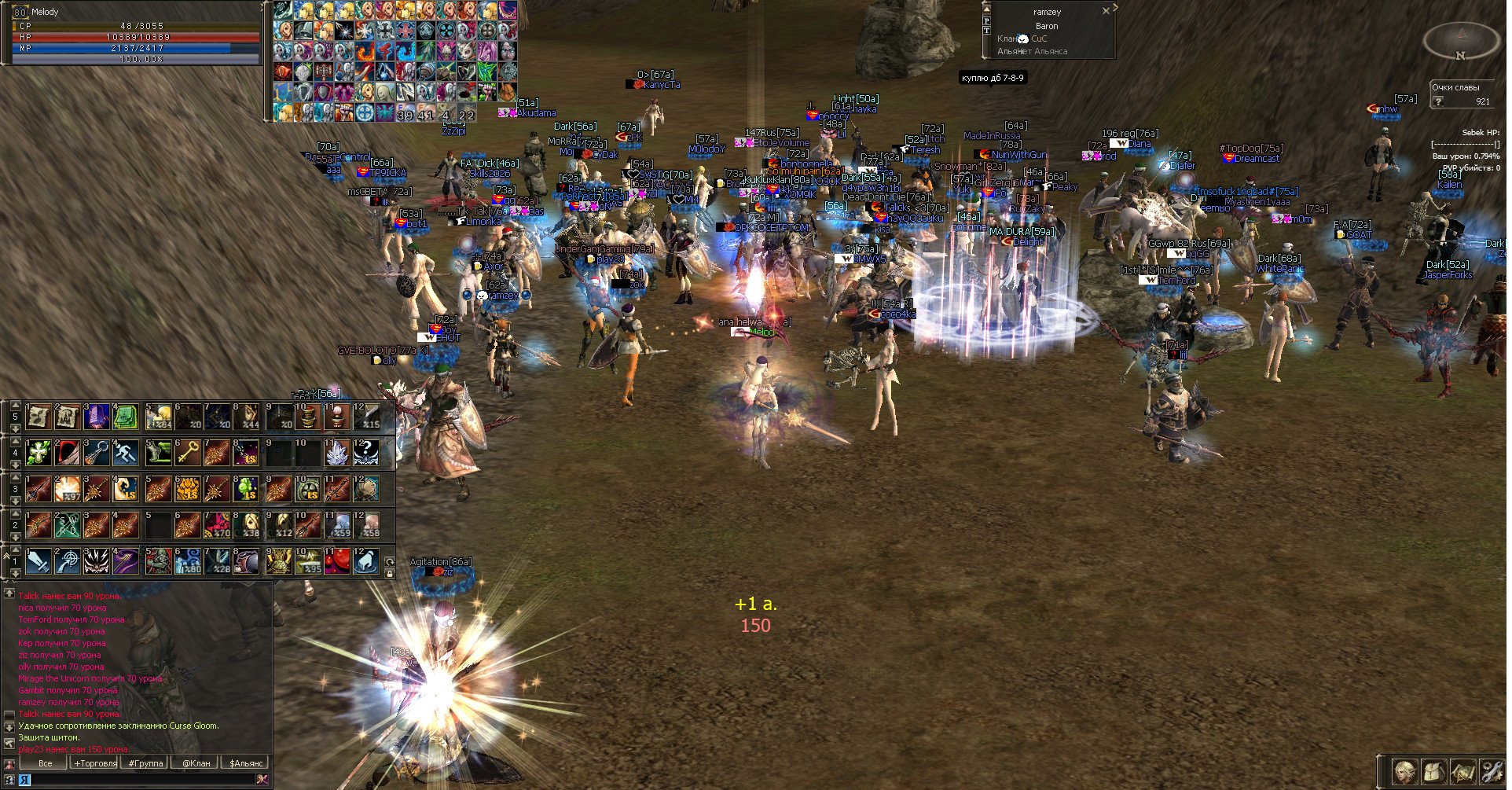Open the character menu portrait icon
This screenshot has height=790, width=1512.
pos(1404,771)
